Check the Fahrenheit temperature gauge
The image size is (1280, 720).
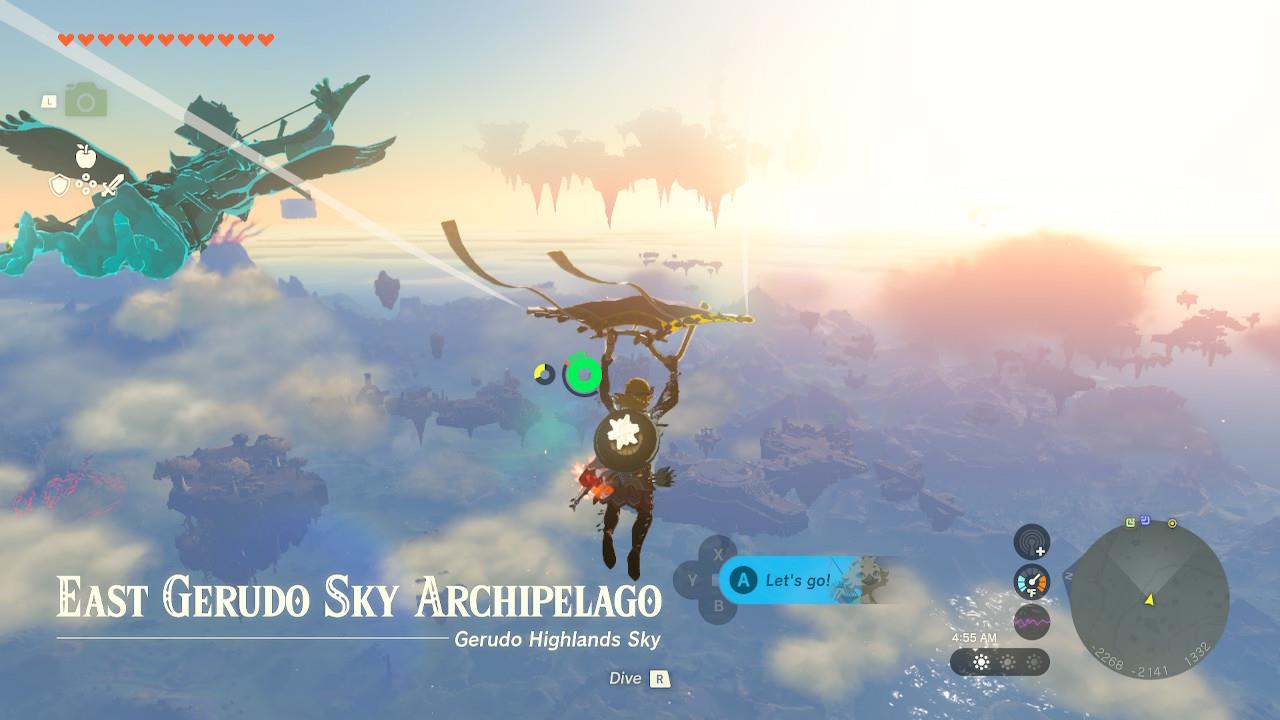coord(1032,582)
